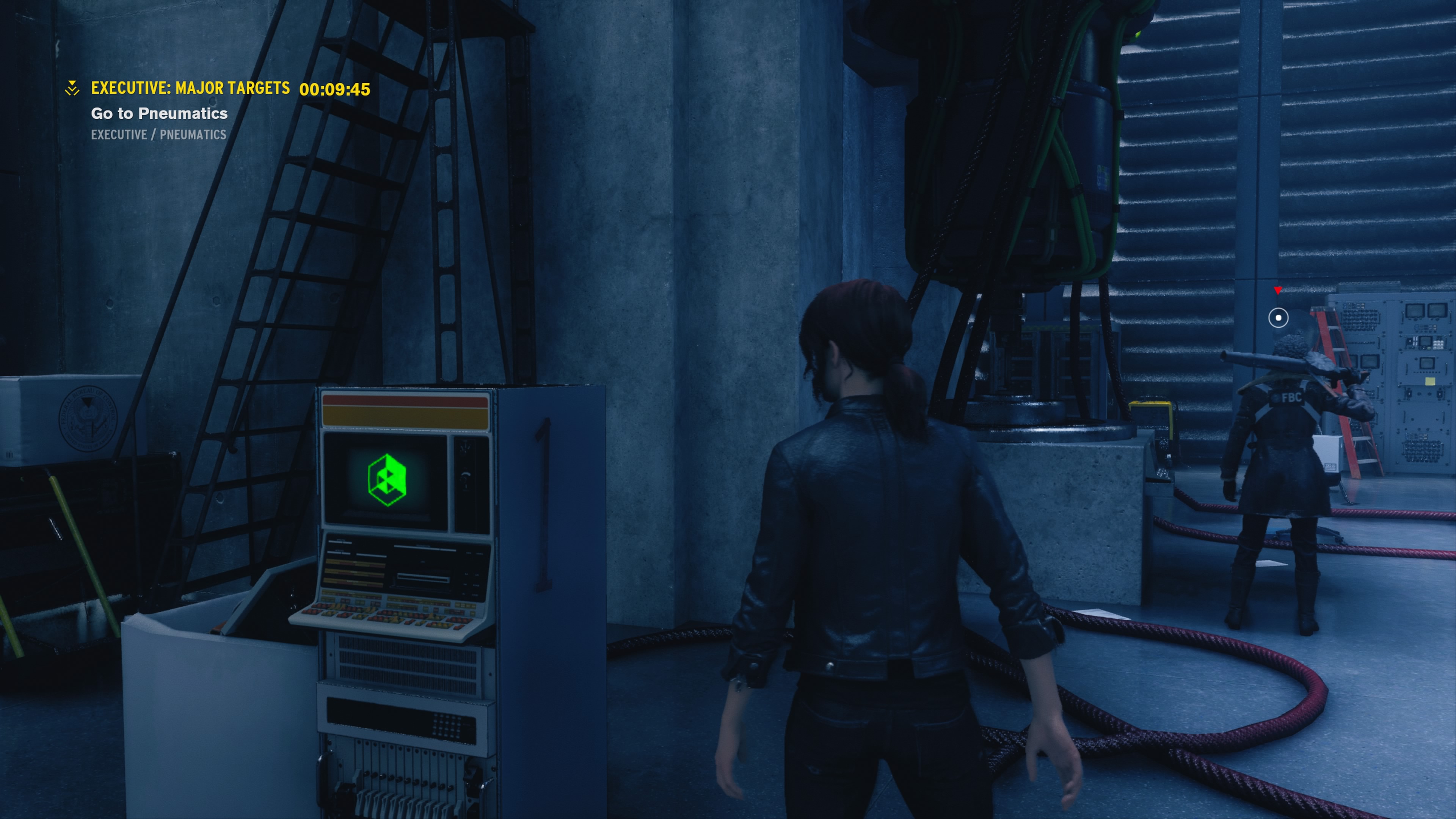Select the Executive: Major Targets mission title
This screenshot has width=1456, height=819.
click(190, 88)
